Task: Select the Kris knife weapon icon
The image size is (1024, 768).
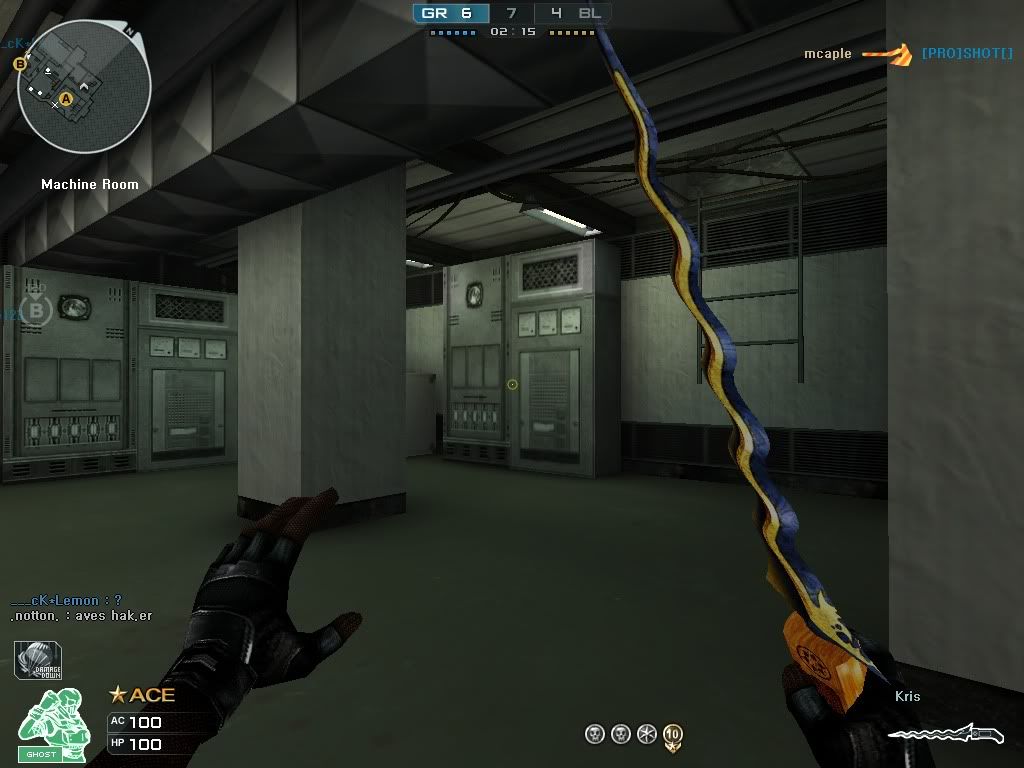Action: coord(944,736)
